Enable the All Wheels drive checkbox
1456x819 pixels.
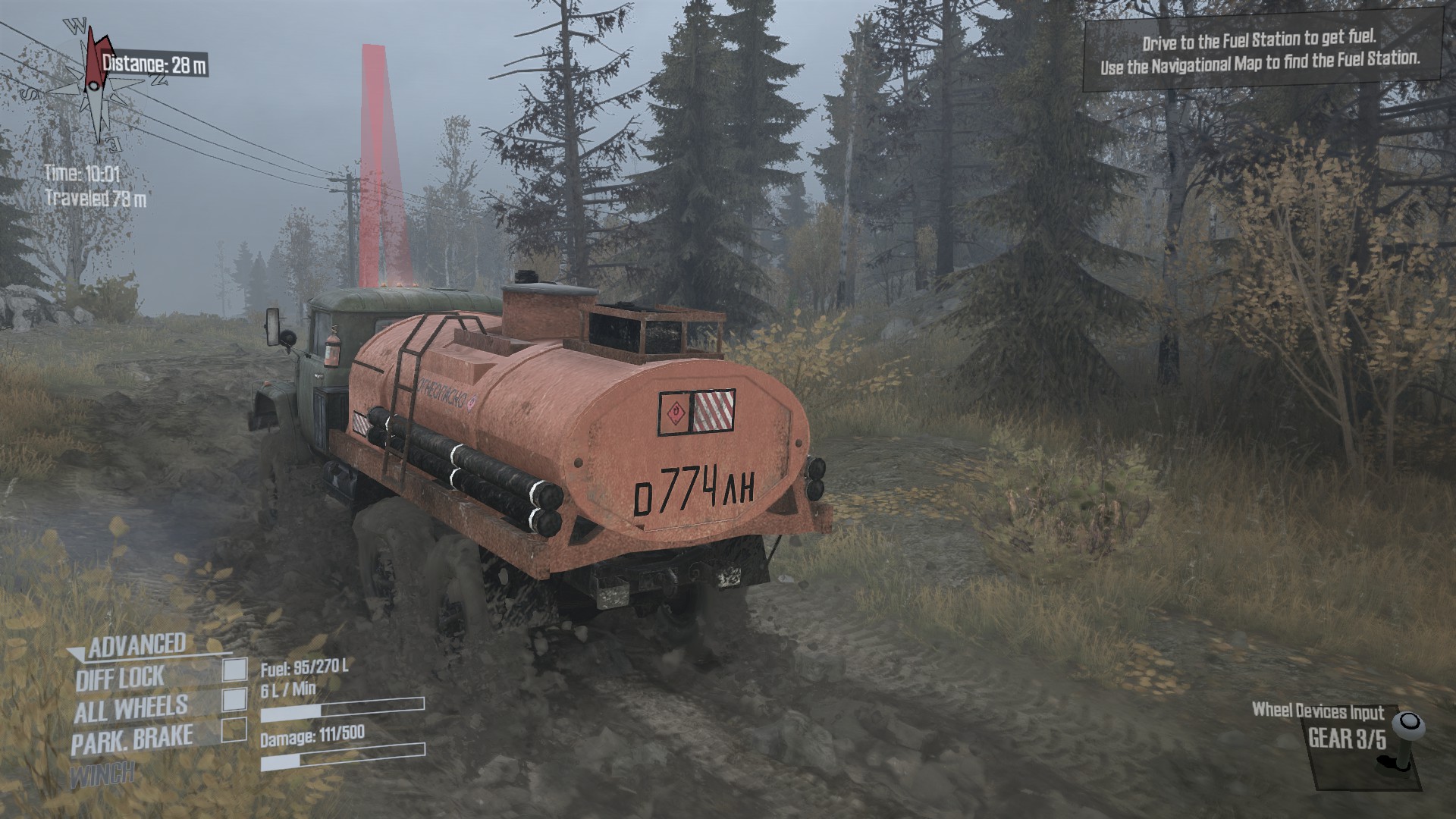coord(234,700)
